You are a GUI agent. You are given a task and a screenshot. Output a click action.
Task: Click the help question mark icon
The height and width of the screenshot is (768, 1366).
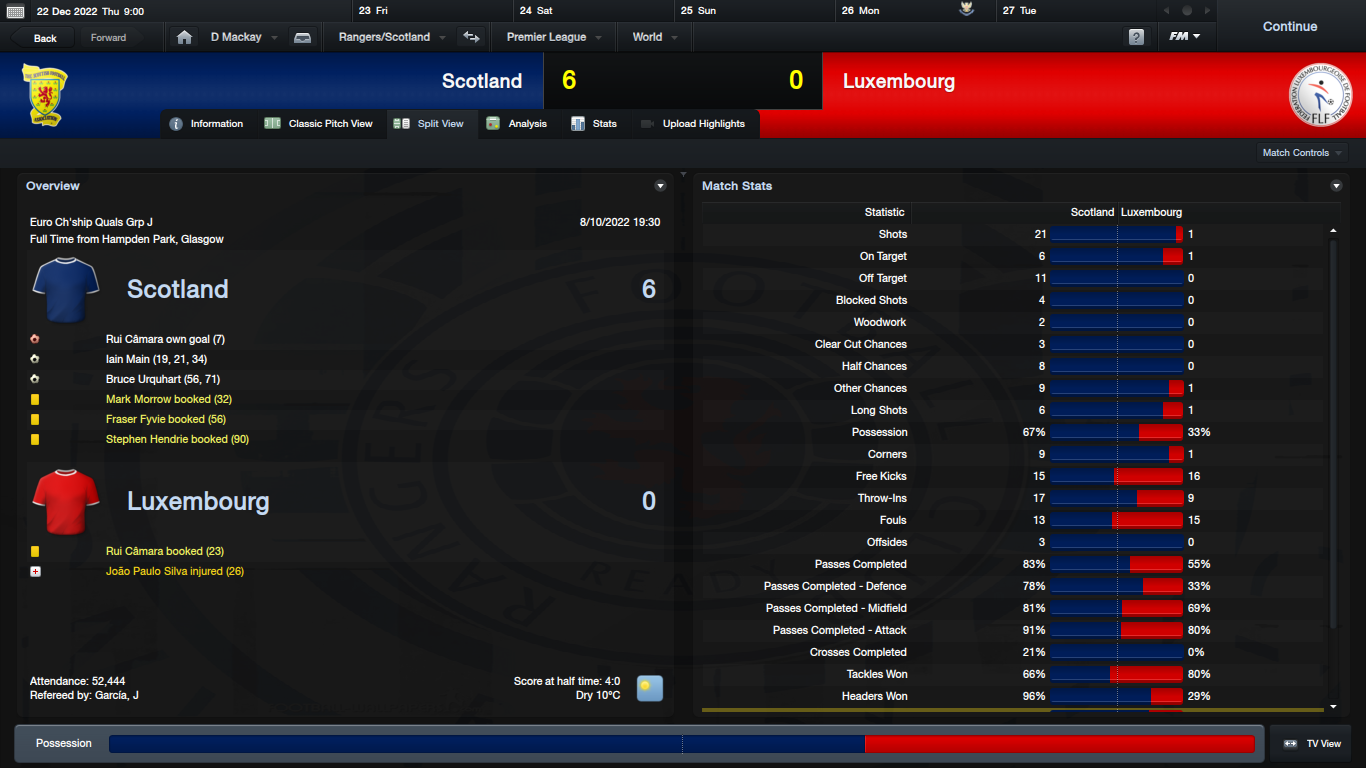(1136, 37)
